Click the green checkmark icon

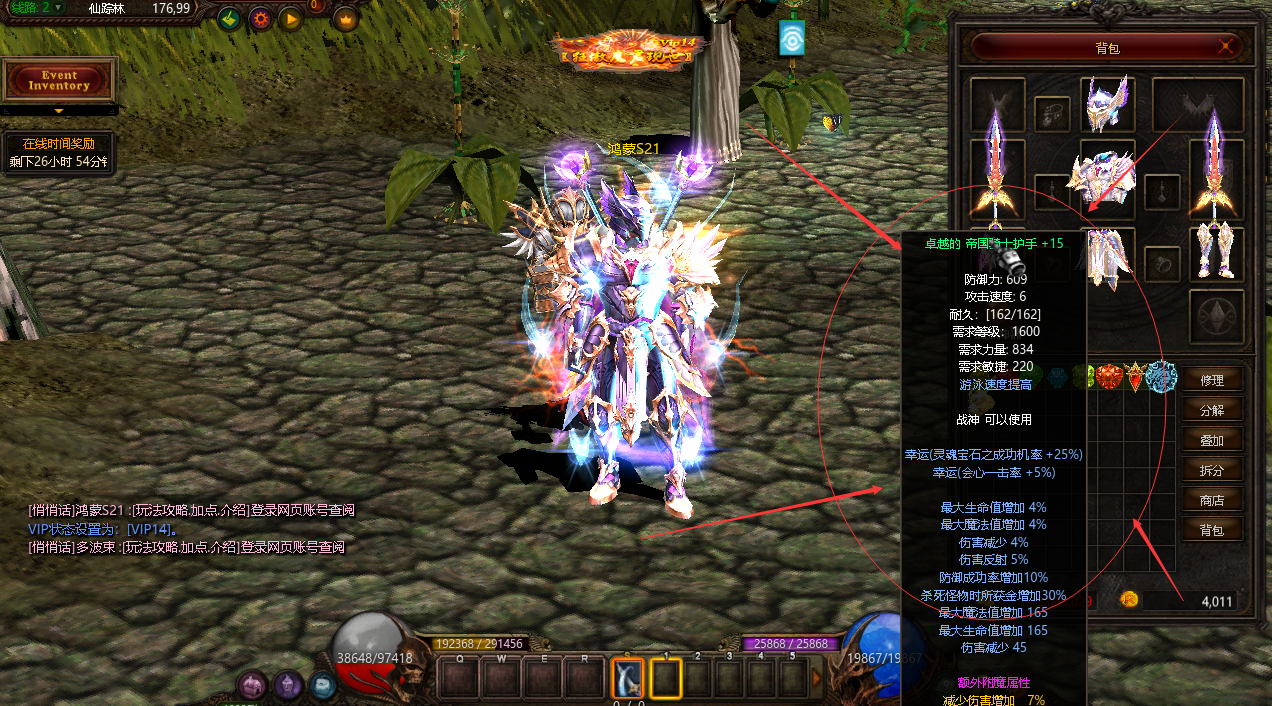[229, 18]
